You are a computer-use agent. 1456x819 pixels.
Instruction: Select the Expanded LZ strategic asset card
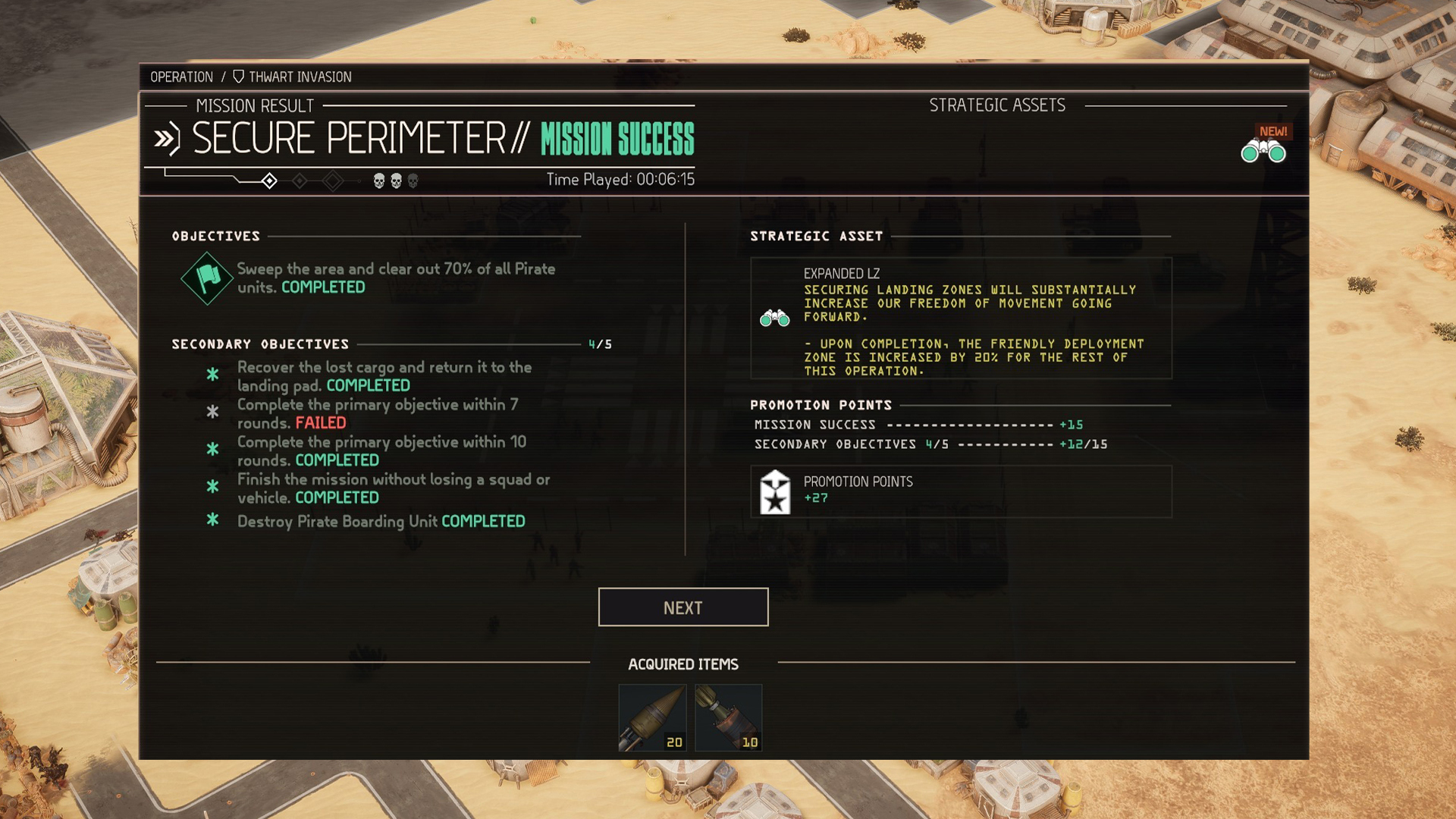(961, 318)
